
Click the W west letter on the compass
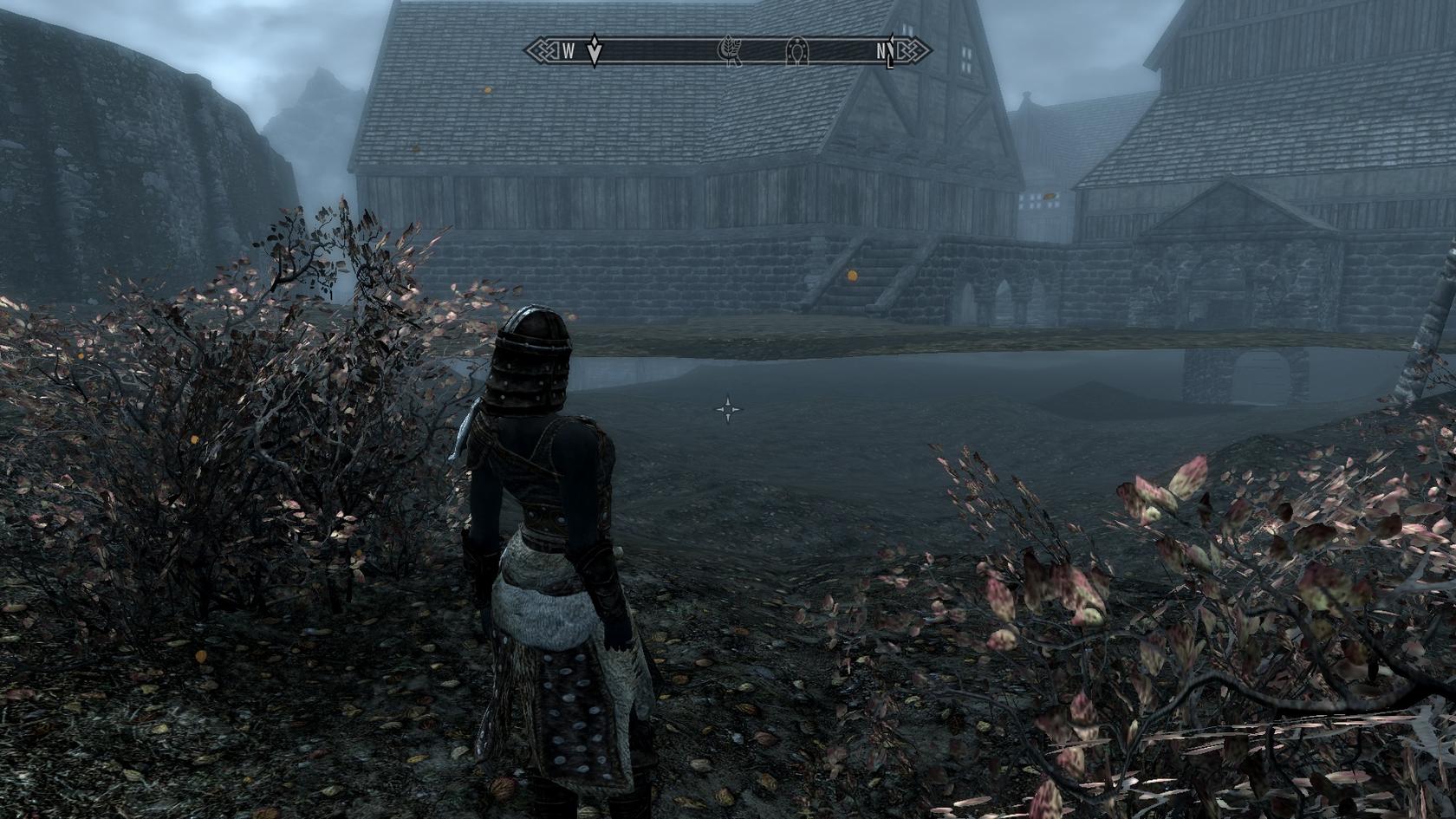click(569, 52)
